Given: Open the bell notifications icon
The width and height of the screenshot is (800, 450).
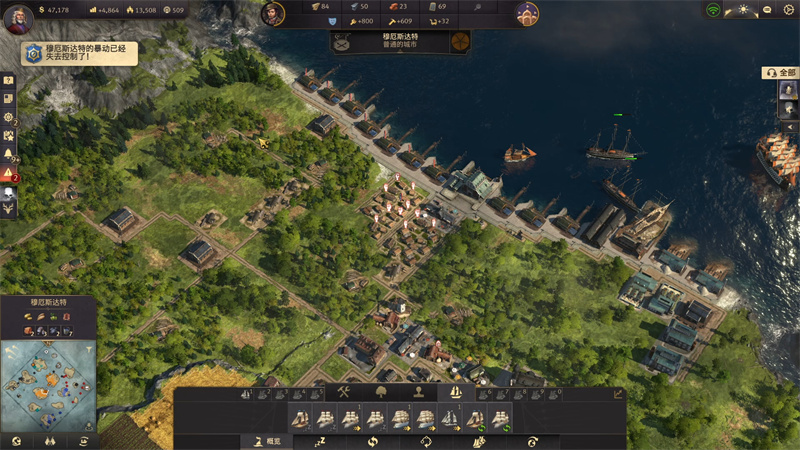Looking at the screenshot, I should [x=8, y=153].
